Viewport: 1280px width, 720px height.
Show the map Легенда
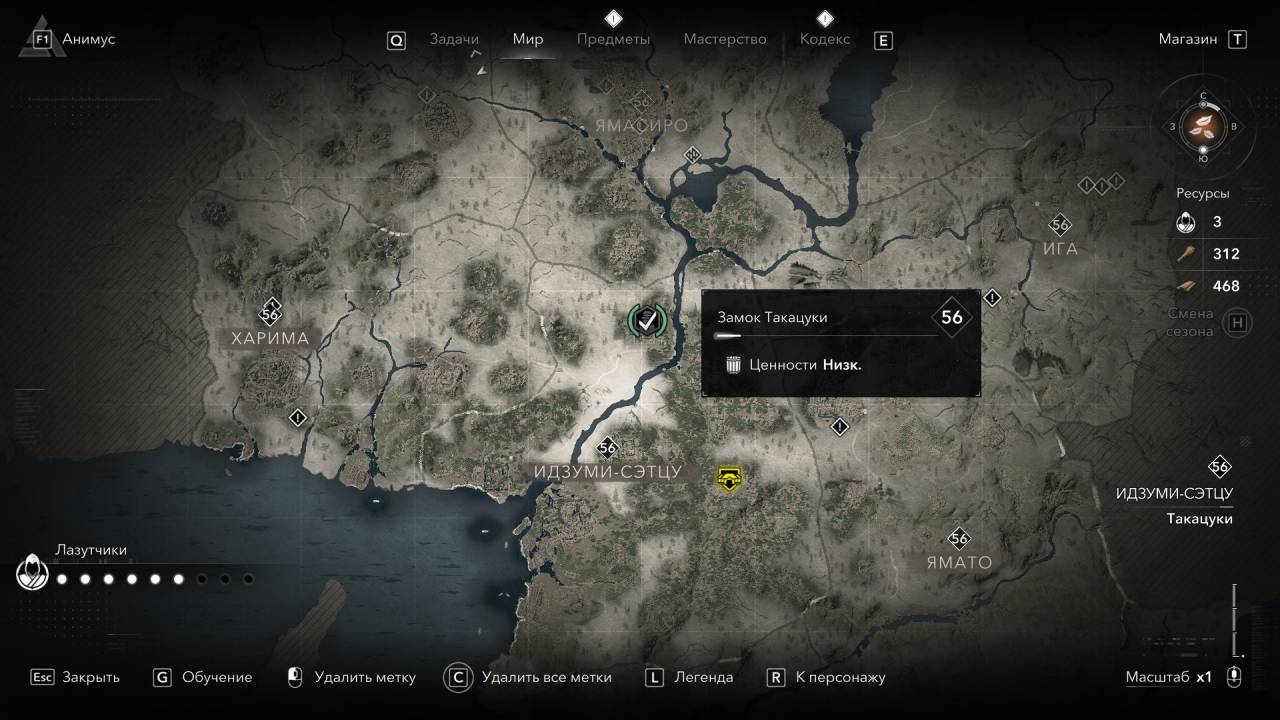pos(703,677)
